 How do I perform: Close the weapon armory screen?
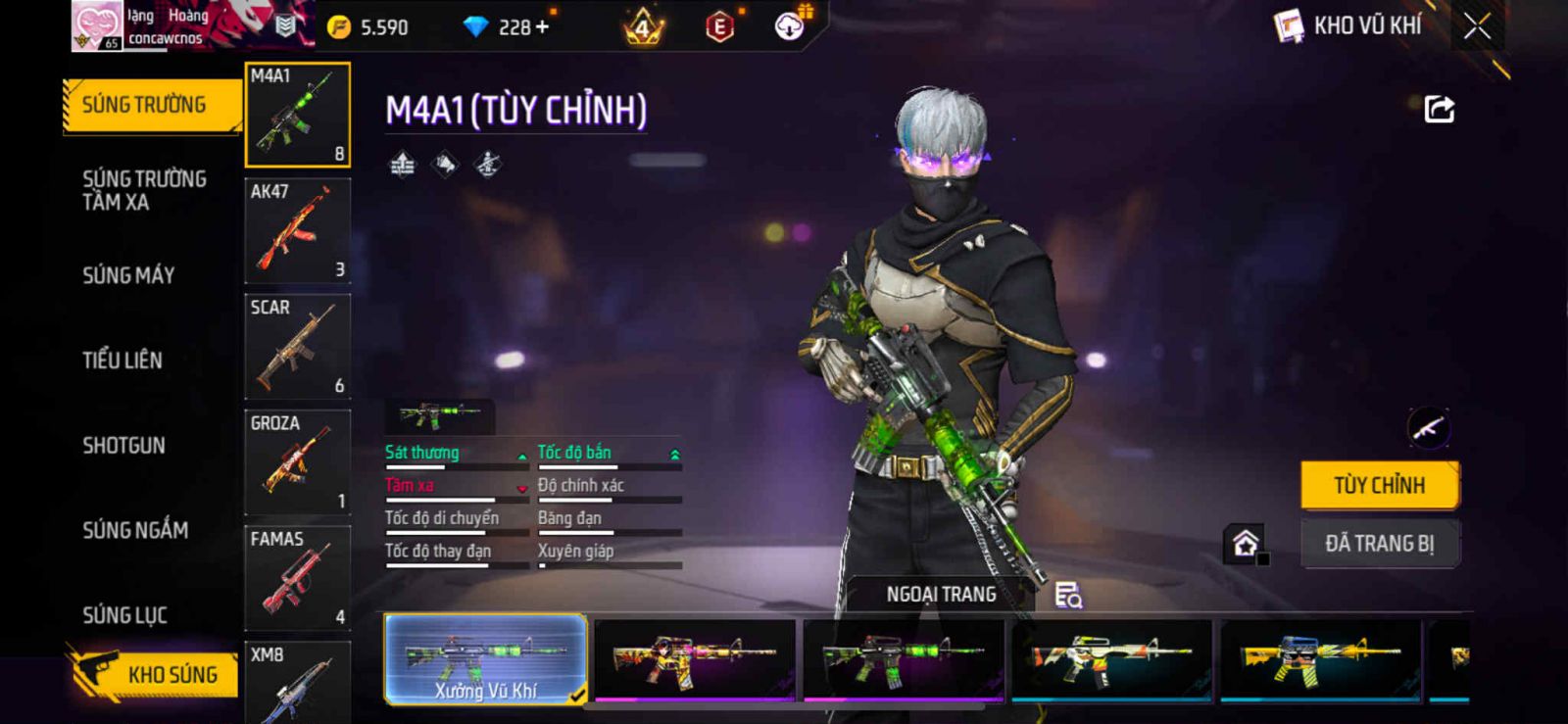coord(1477,27)
